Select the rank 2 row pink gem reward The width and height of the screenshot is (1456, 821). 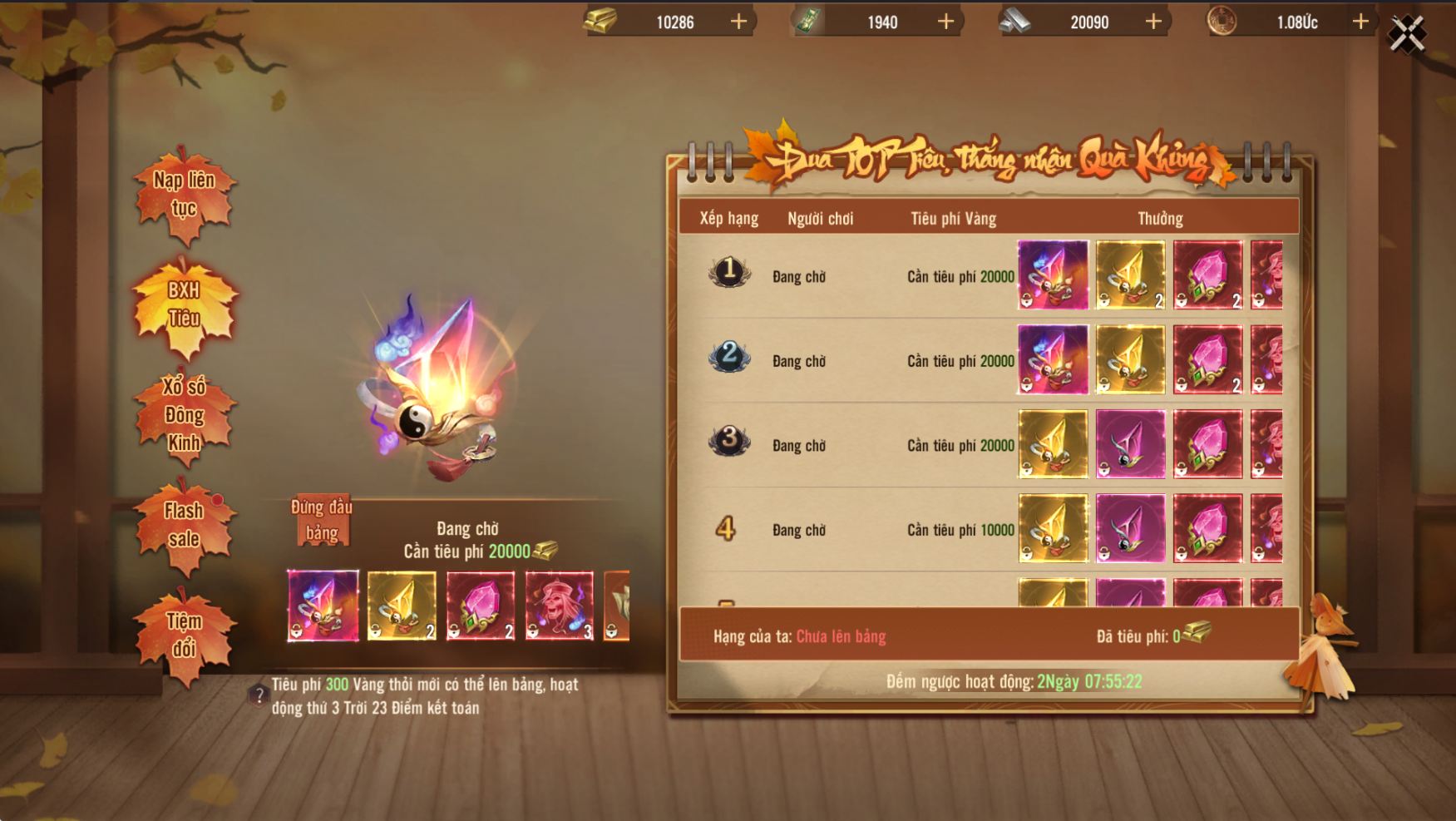(1207, 359)
